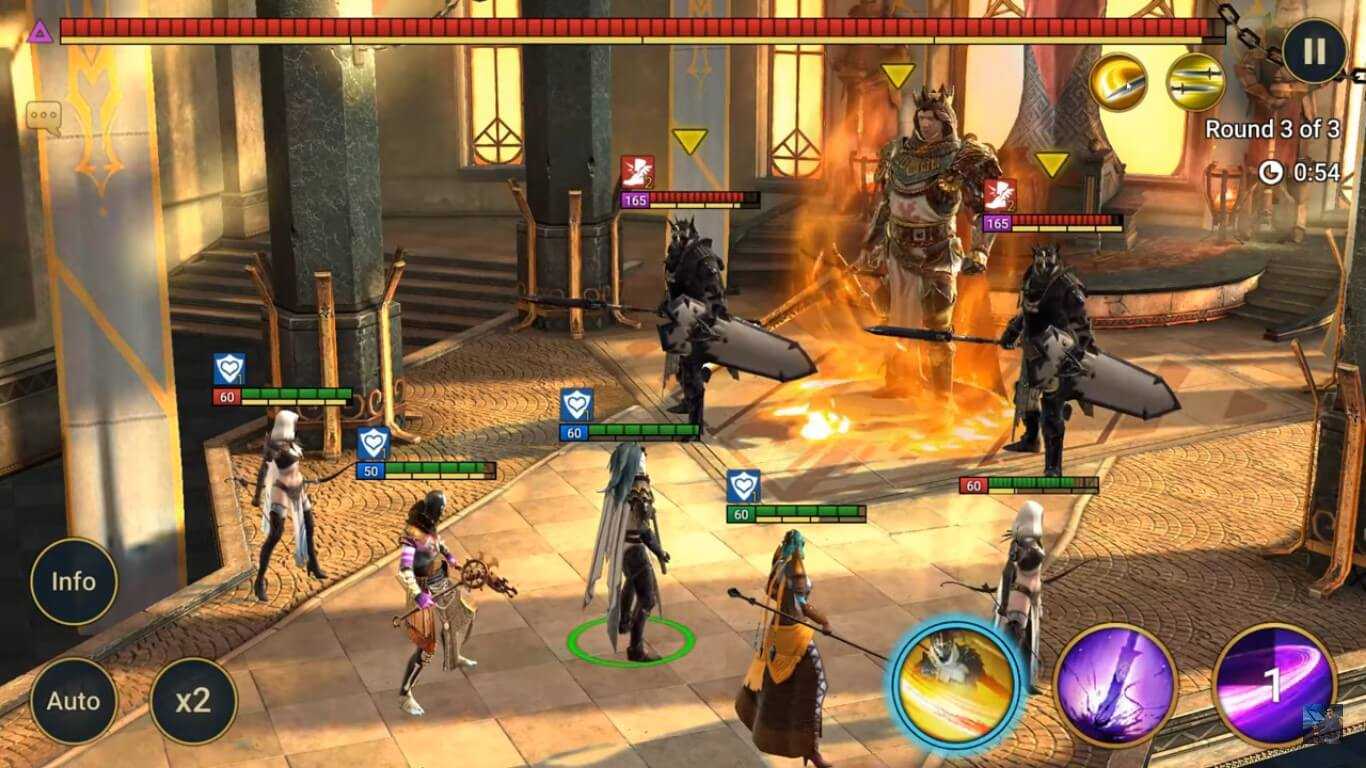Toggle Auto battle mode
This screenshot has height=768, width=1366.
pos(73,700)
